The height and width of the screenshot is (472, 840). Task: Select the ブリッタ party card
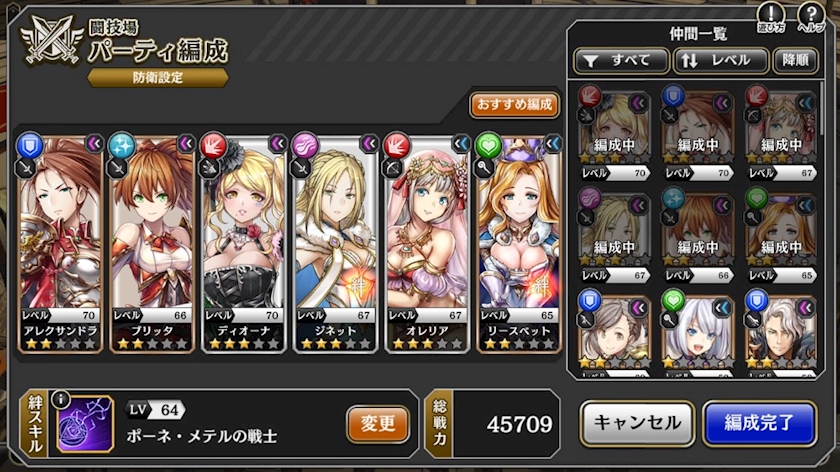pyautogui.click(x=153, y=242)
